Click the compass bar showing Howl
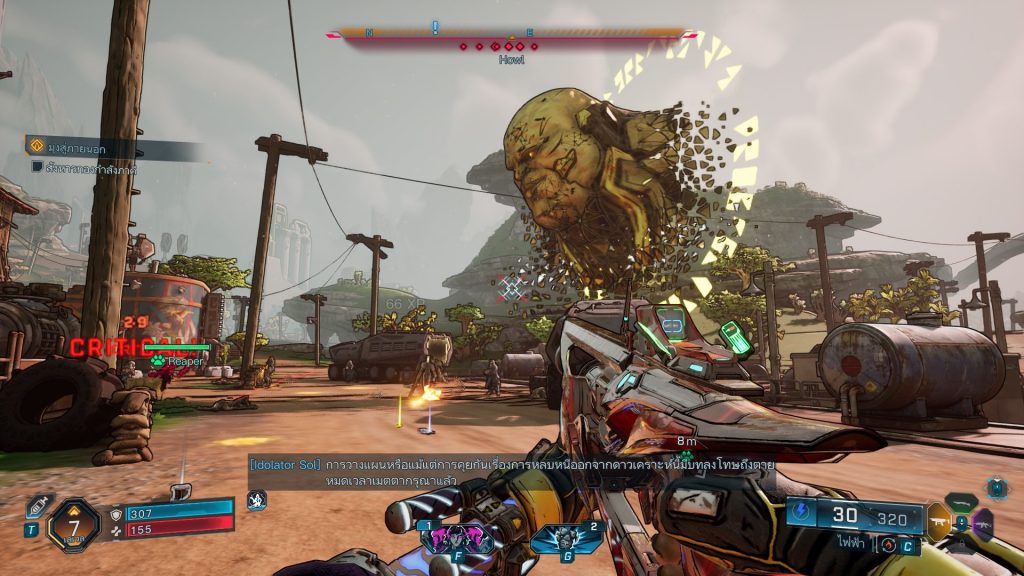The width and height of the screenshot is (1024, 576). 510,33
